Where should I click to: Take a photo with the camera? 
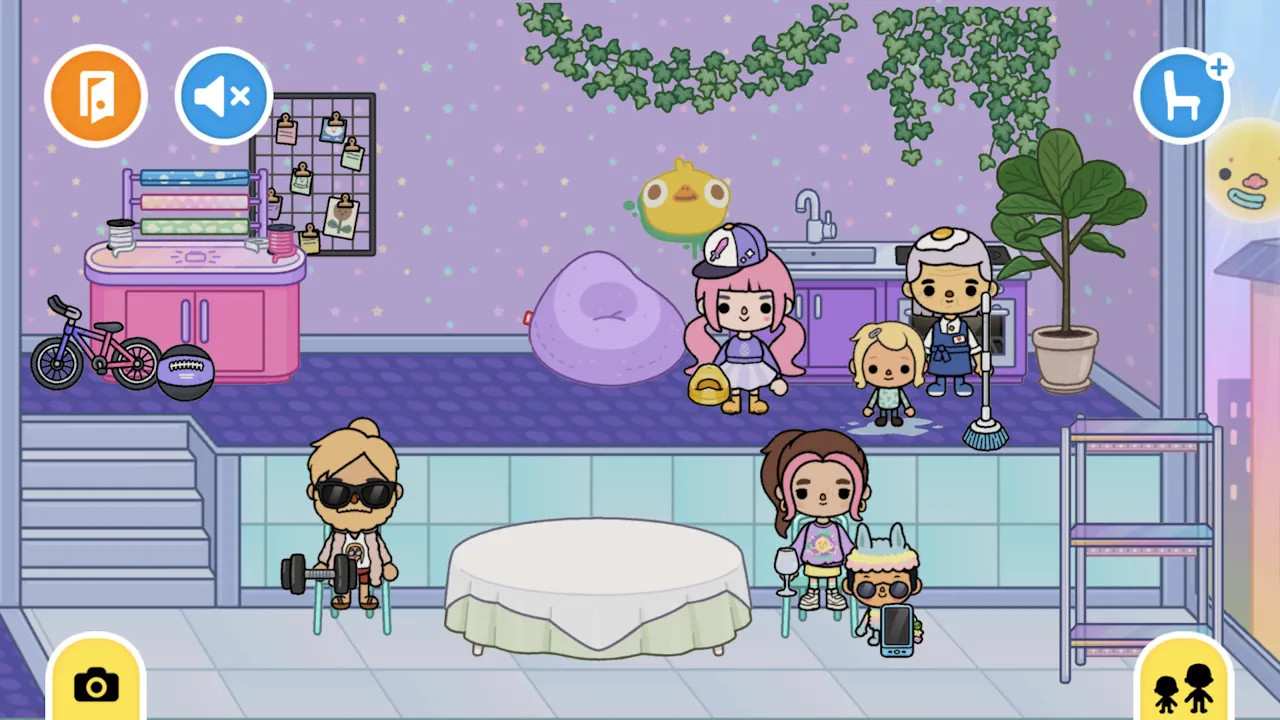(95, 685)
